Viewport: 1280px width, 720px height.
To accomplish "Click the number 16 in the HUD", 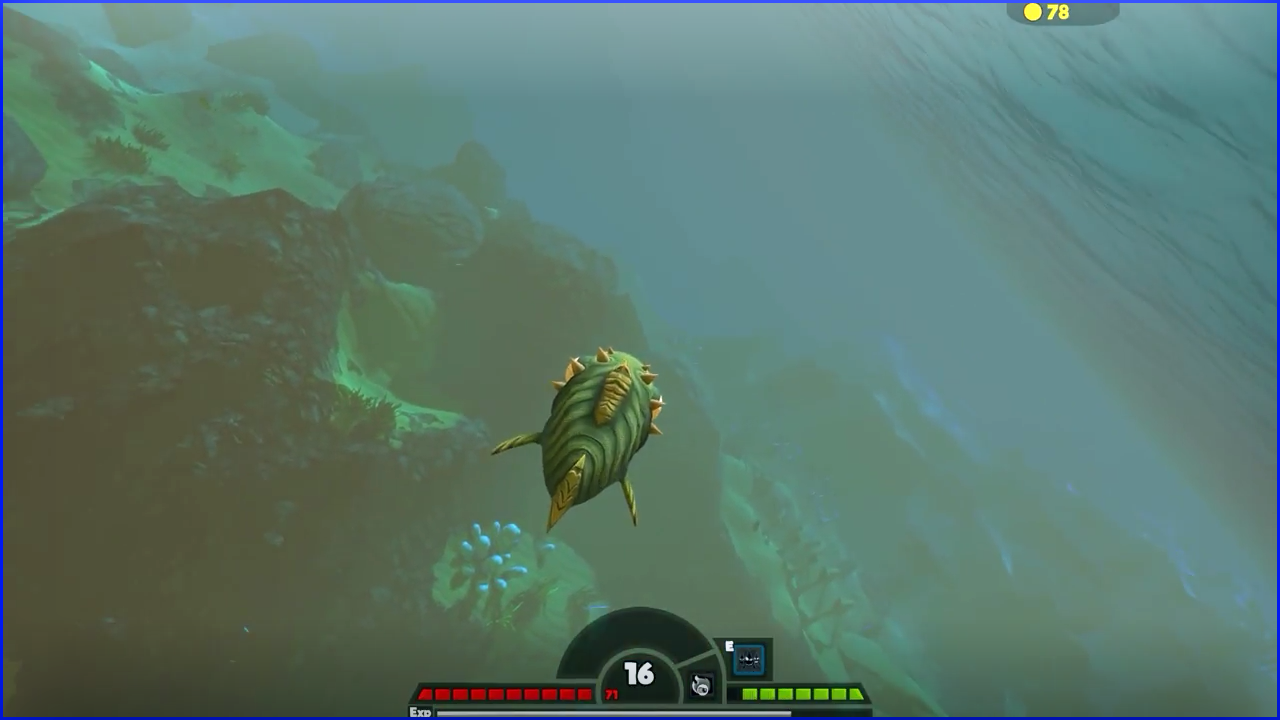I will point(637,672).
